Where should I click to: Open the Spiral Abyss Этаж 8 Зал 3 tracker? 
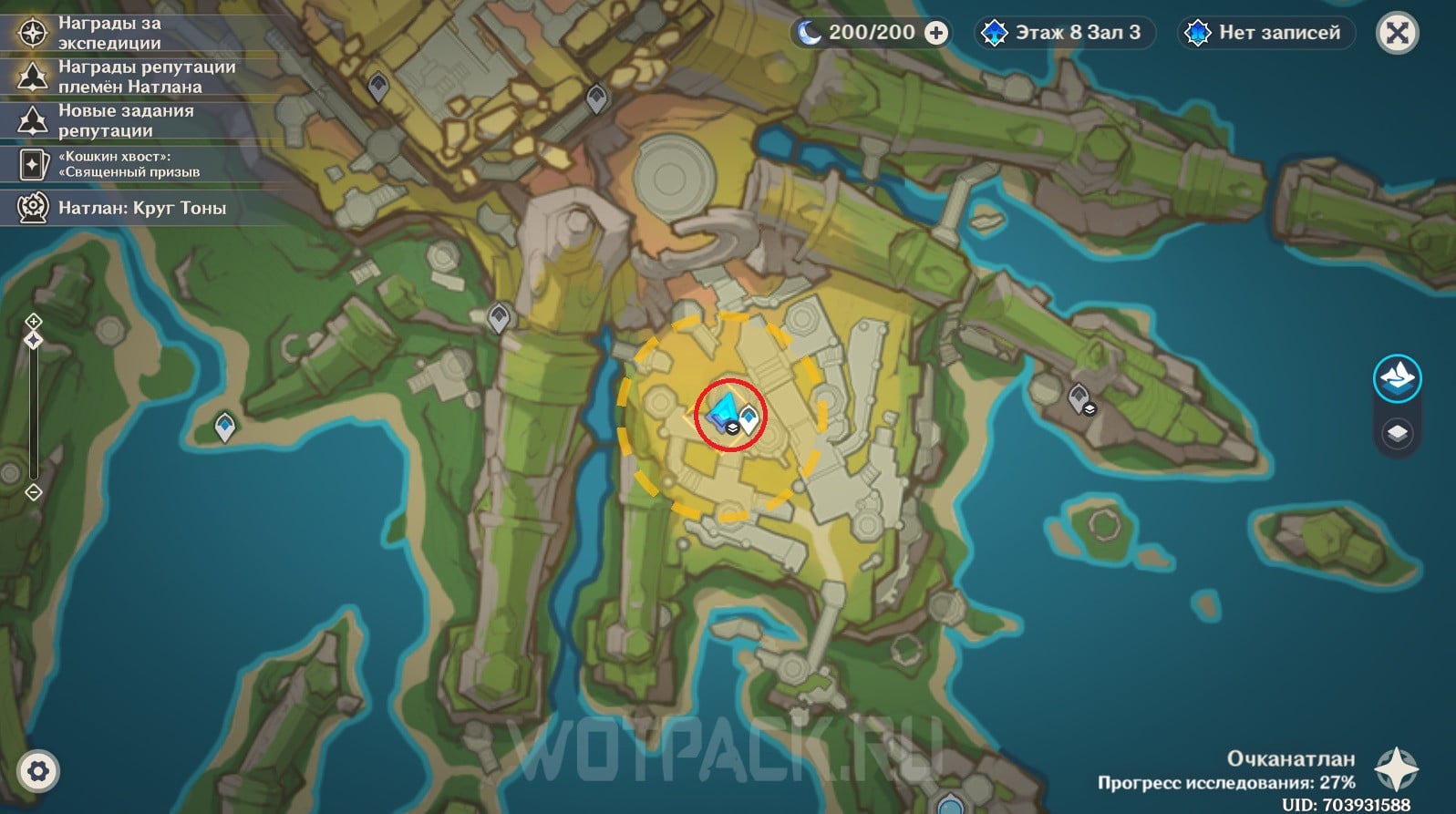click(x=1063, y=33)
